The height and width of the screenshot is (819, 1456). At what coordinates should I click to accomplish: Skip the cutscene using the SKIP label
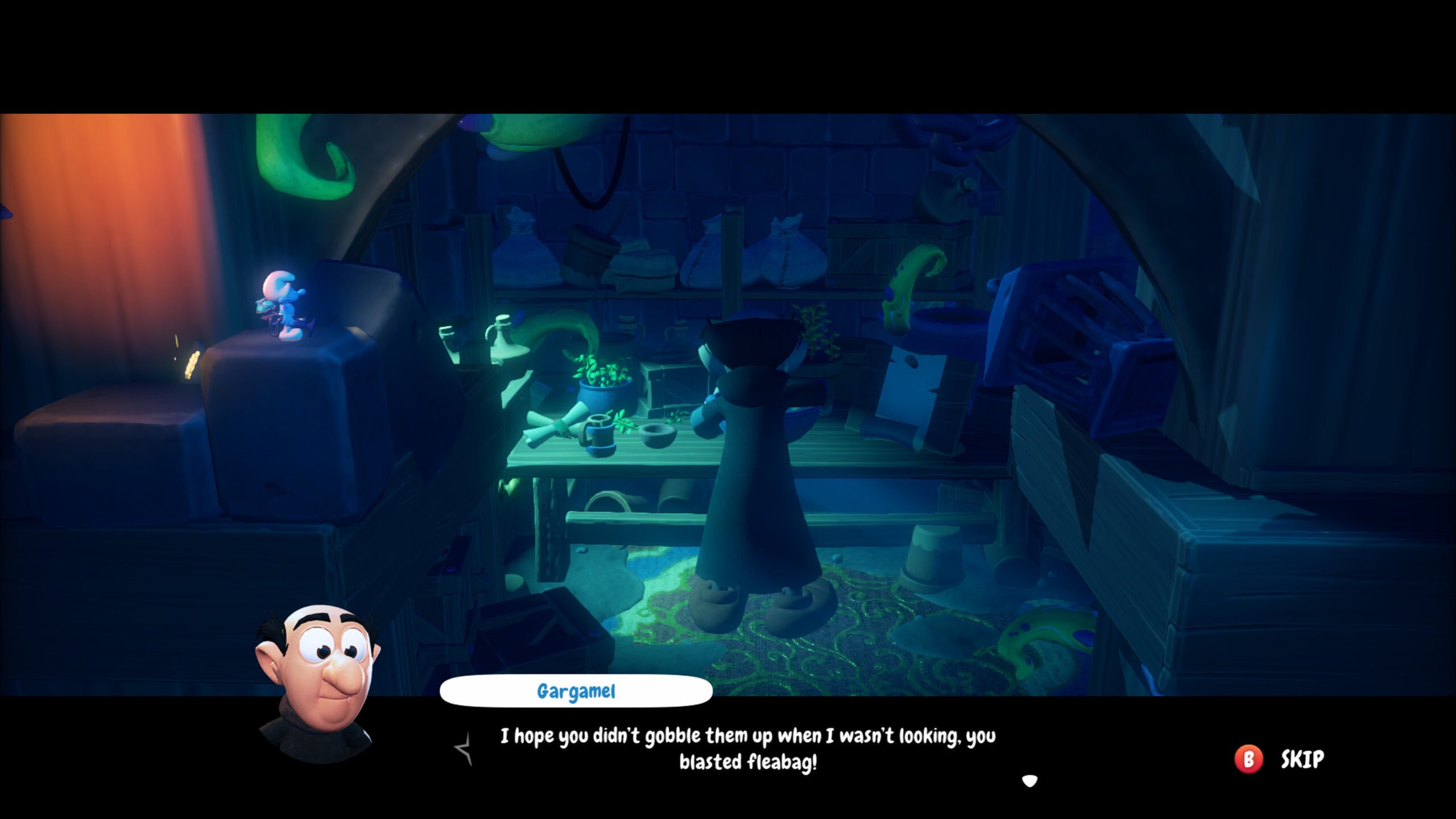pyautogui.click(x=1302, y=759)
